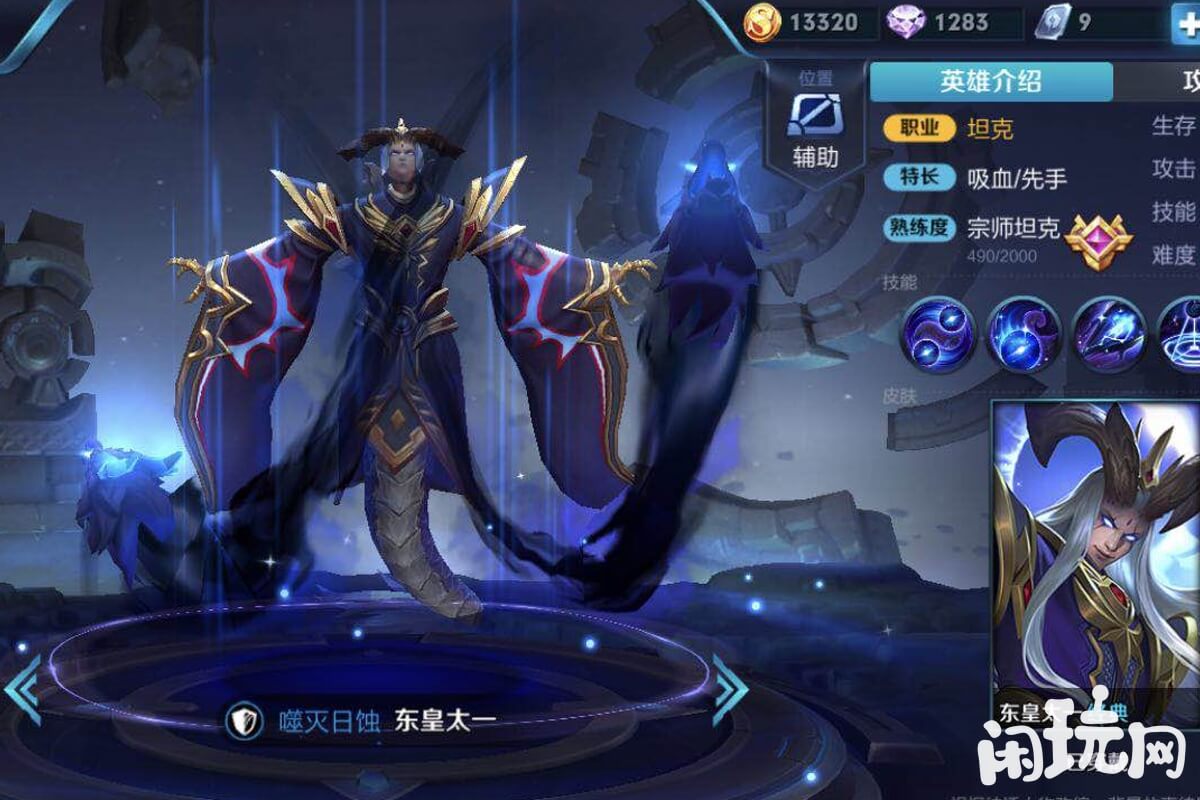Select the skill icon with two swirling orbs
This screenshot has height=800, width=1200.
pos(937,335)
